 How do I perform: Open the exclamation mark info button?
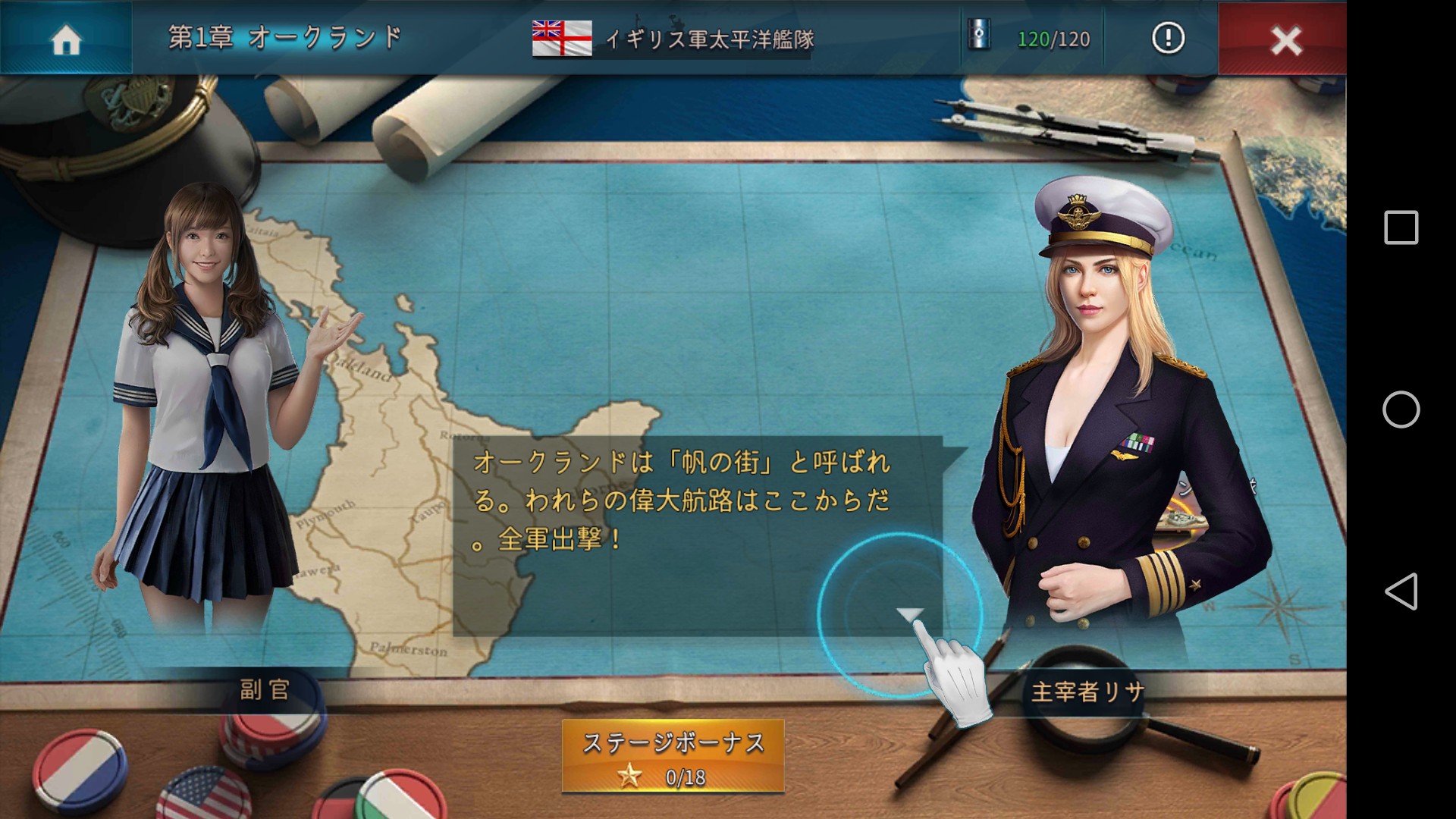[1168, 38]
